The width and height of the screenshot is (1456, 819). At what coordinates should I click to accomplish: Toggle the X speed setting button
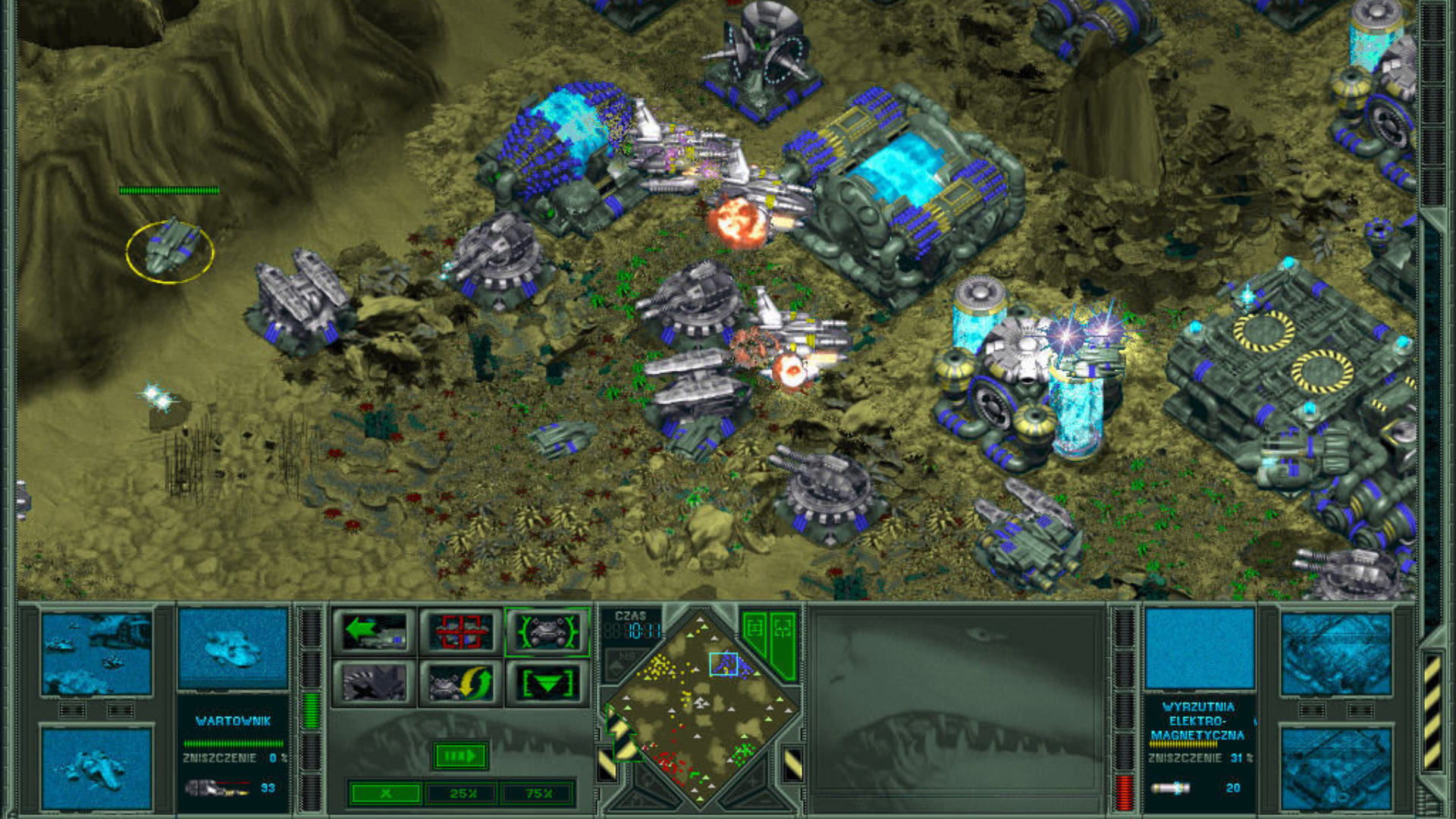click(385, 795)
